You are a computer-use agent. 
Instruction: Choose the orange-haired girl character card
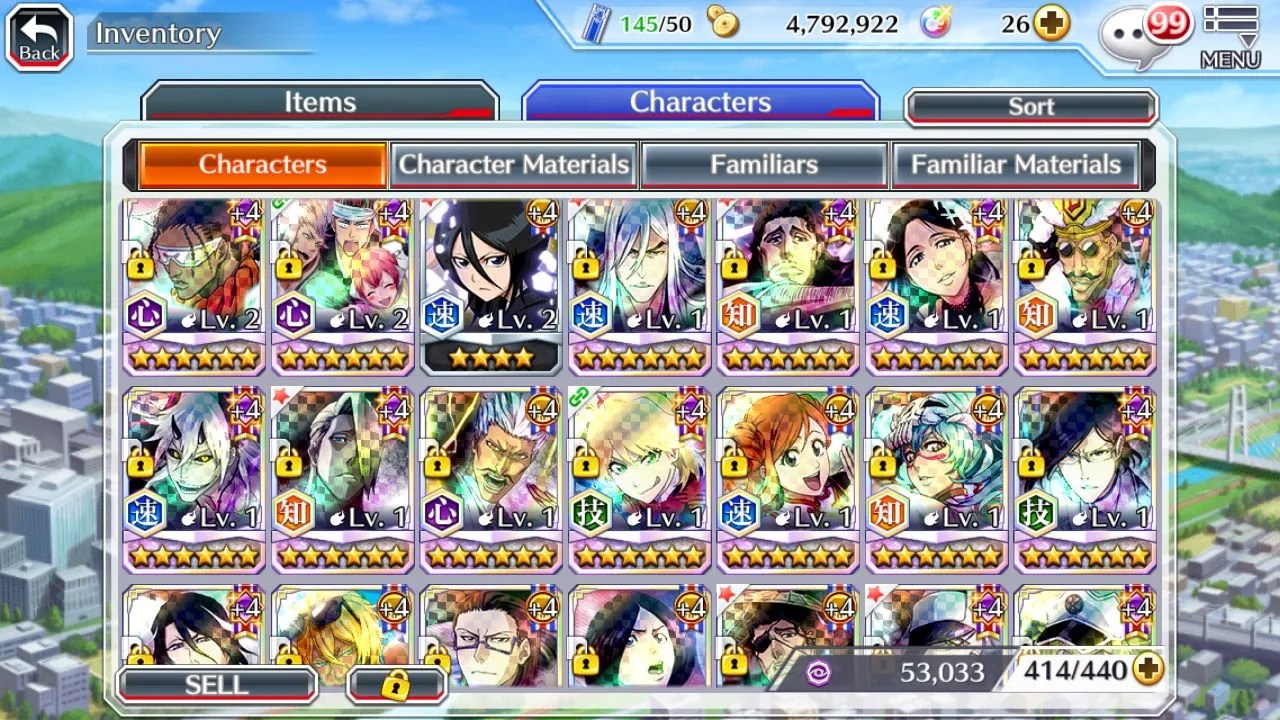tap(788, 478)
